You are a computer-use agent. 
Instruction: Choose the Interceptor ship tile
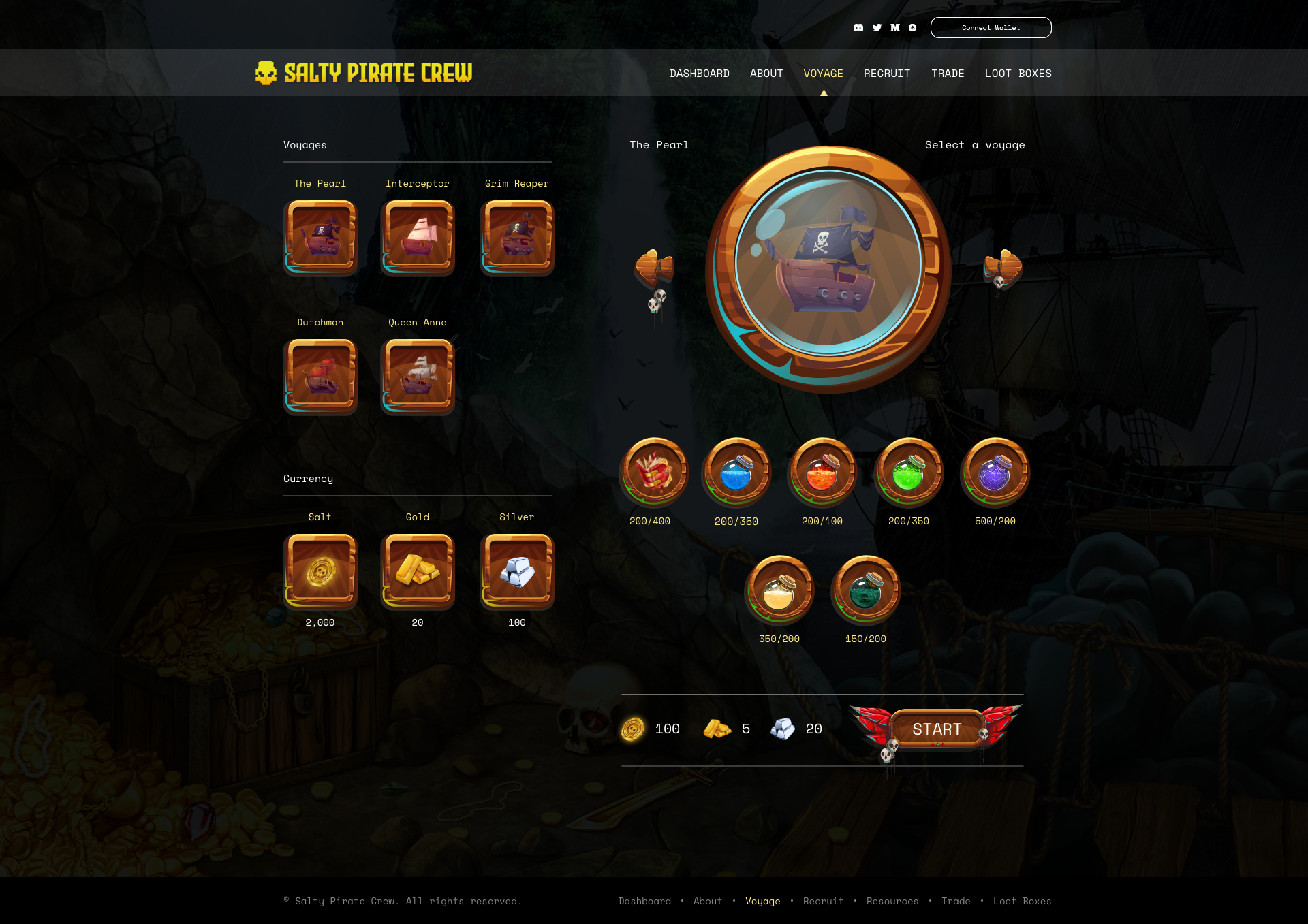click(x=418, y=237)
